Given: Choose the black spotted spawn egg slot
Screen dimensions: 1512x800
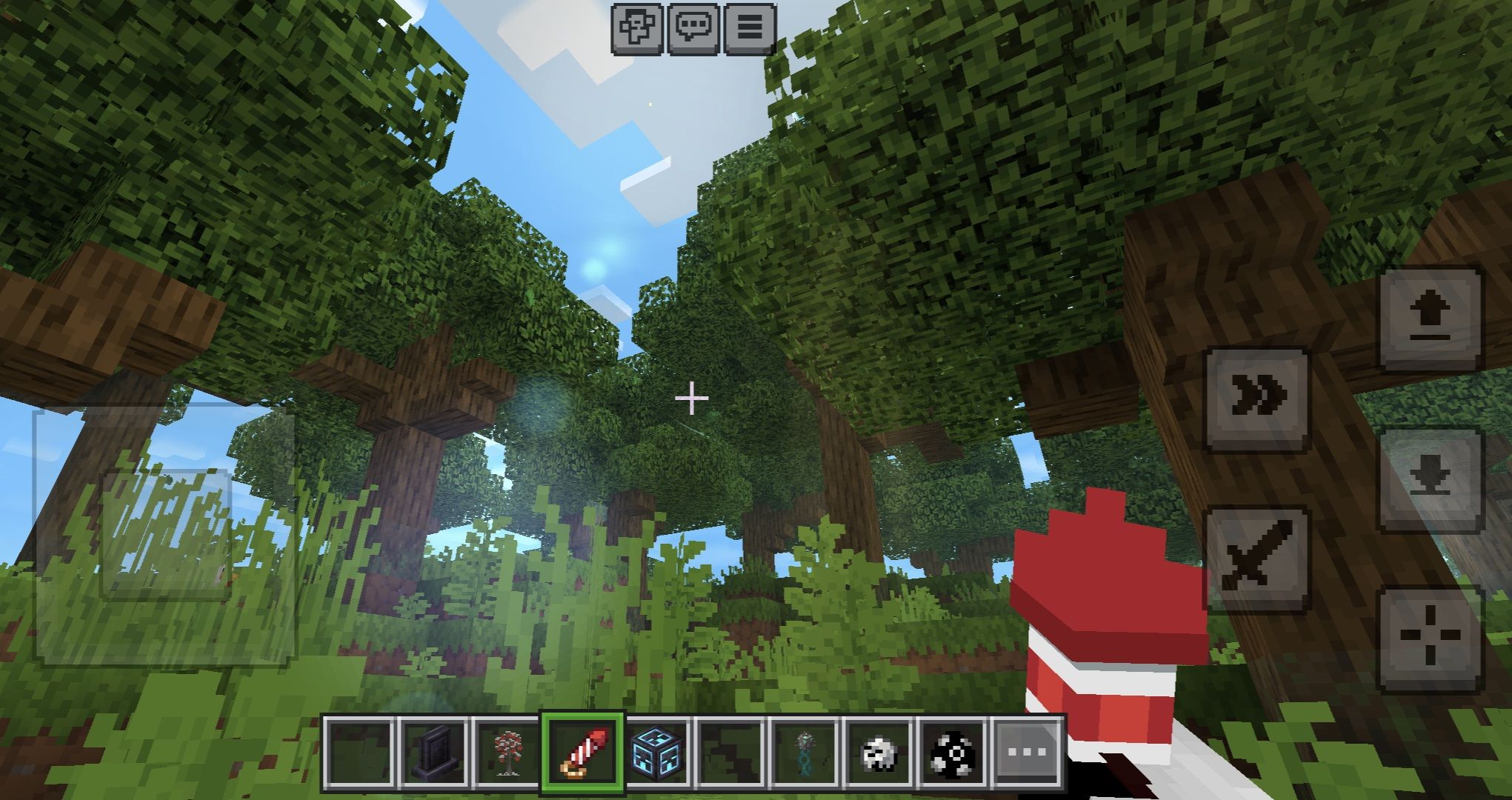Looking at the screenshot, I should (x=953, y=753).
